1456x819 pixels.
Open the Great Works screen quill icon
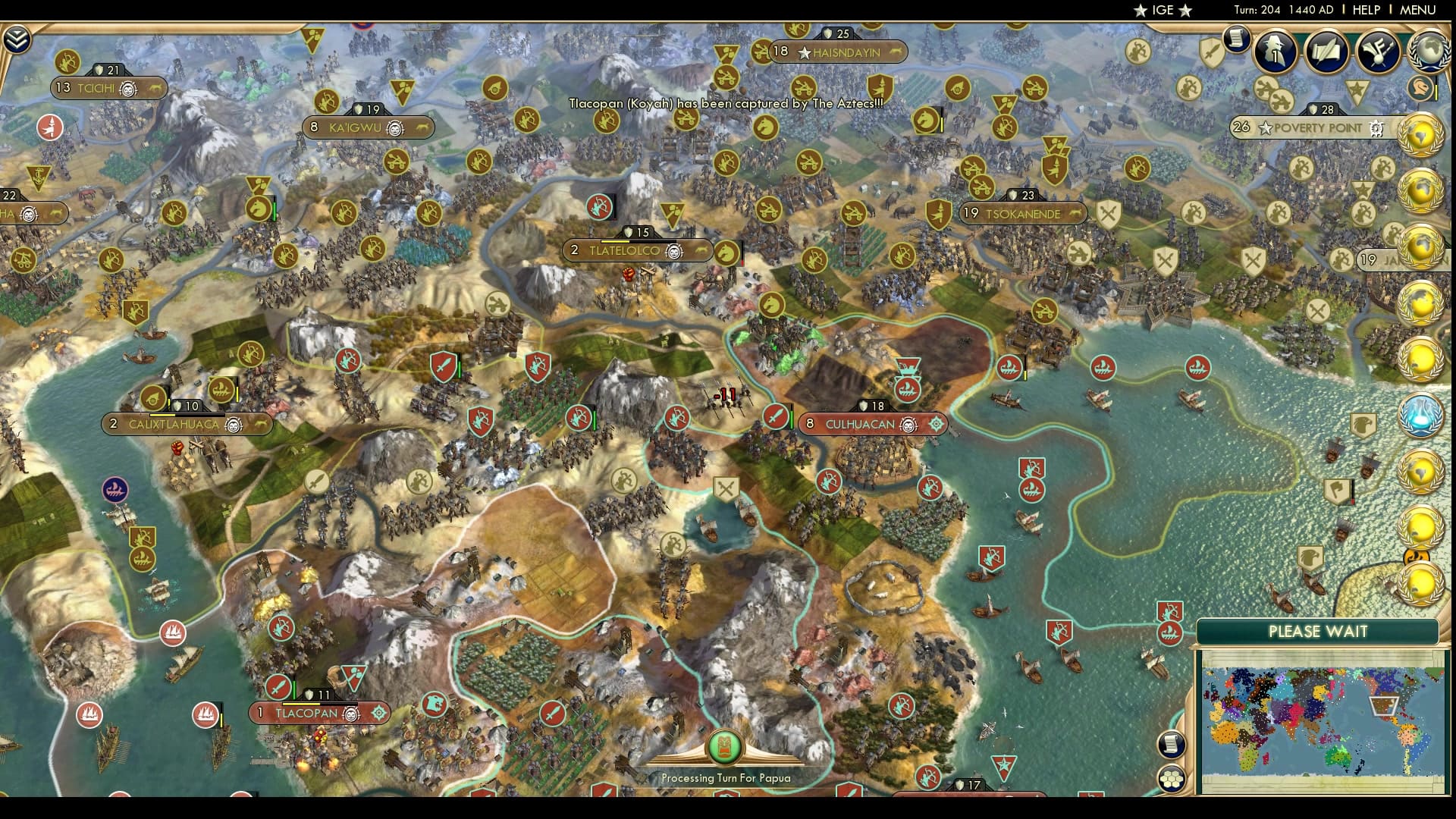coord(1328,52)
